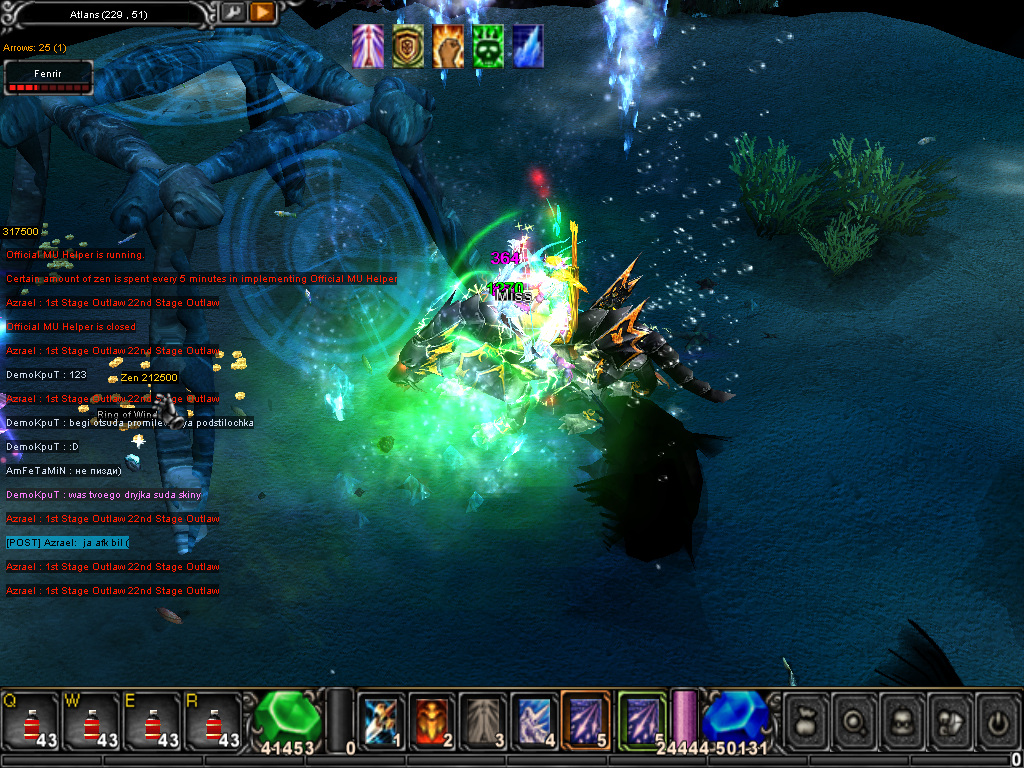The image size is (1024, 768).
Task: Use the E slot red potion
Action: (152, 721)
